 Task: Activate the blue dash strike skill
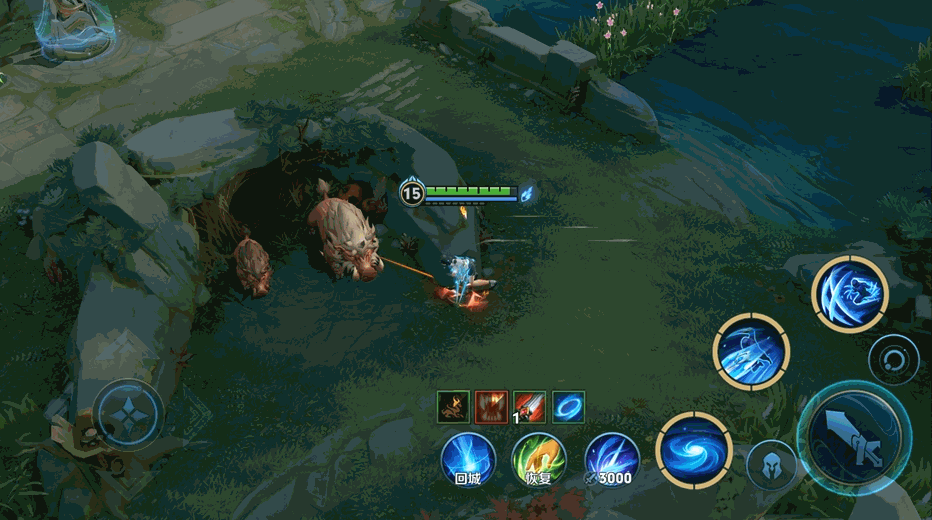[x=751, y=351]
